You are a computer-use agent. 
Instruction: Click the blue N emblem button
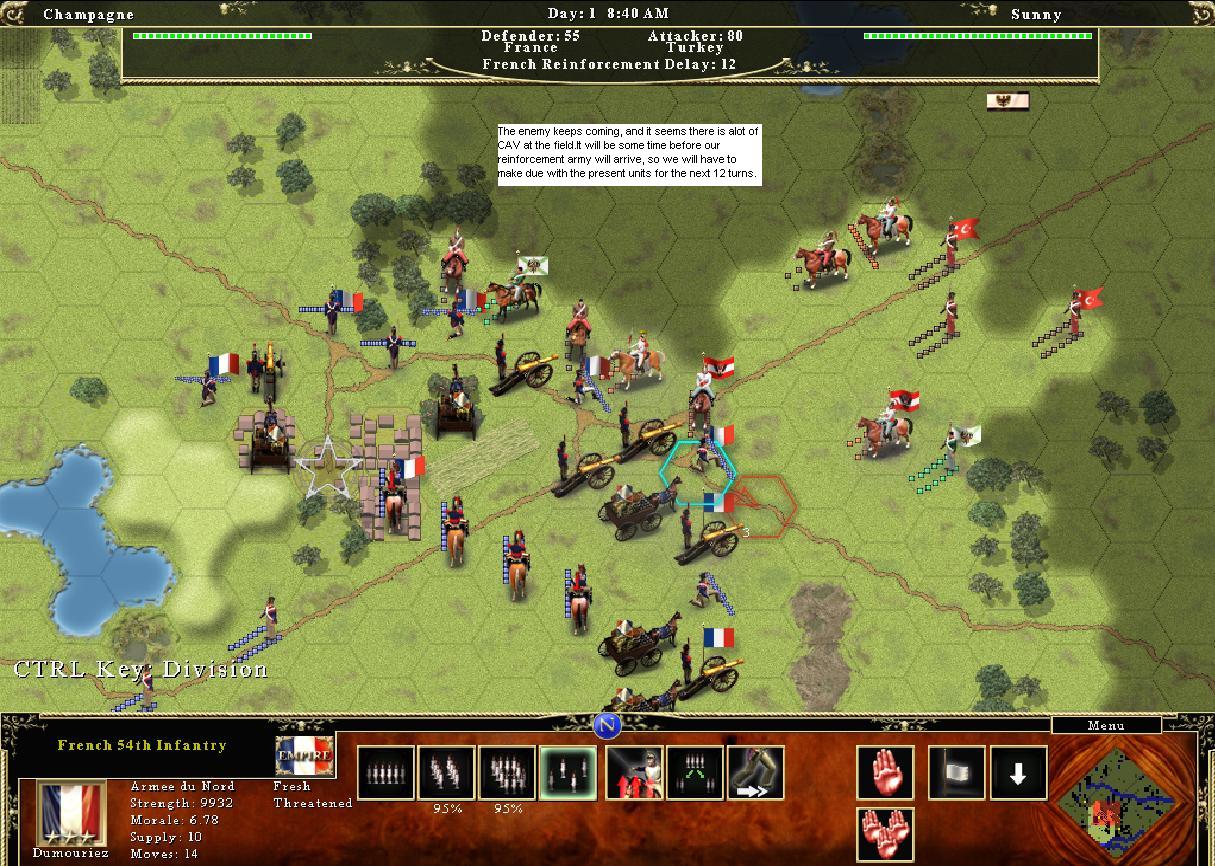point(607,726)
